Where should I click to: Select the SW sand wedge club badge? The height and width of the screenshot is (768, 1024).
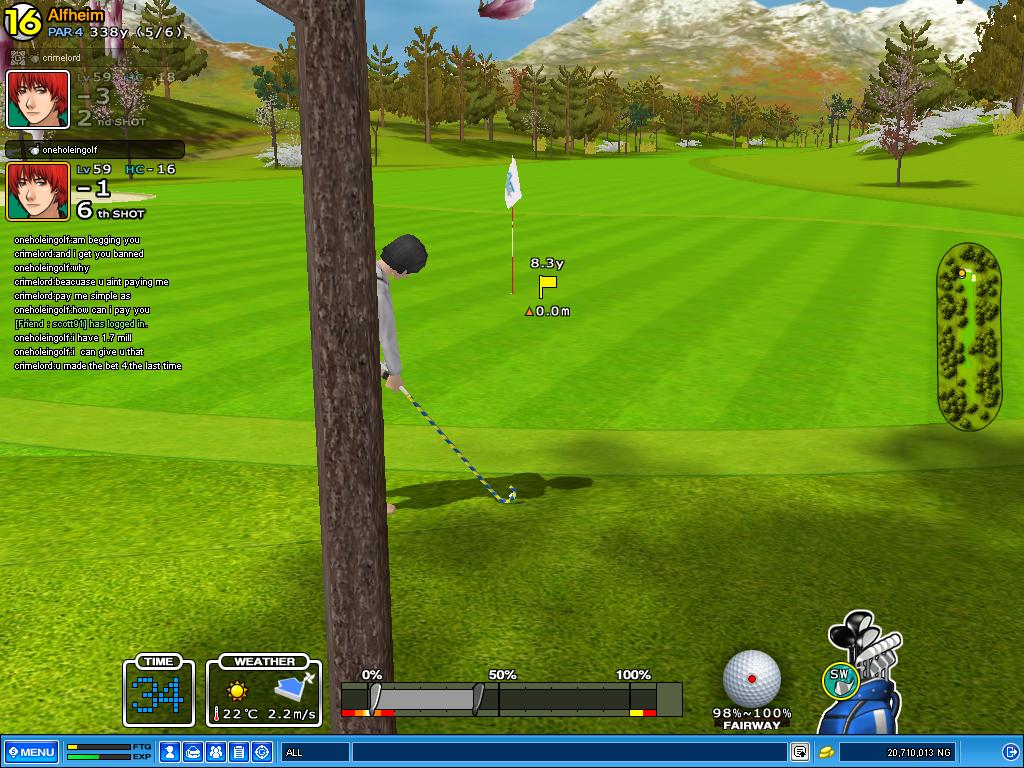pos(841,679)
